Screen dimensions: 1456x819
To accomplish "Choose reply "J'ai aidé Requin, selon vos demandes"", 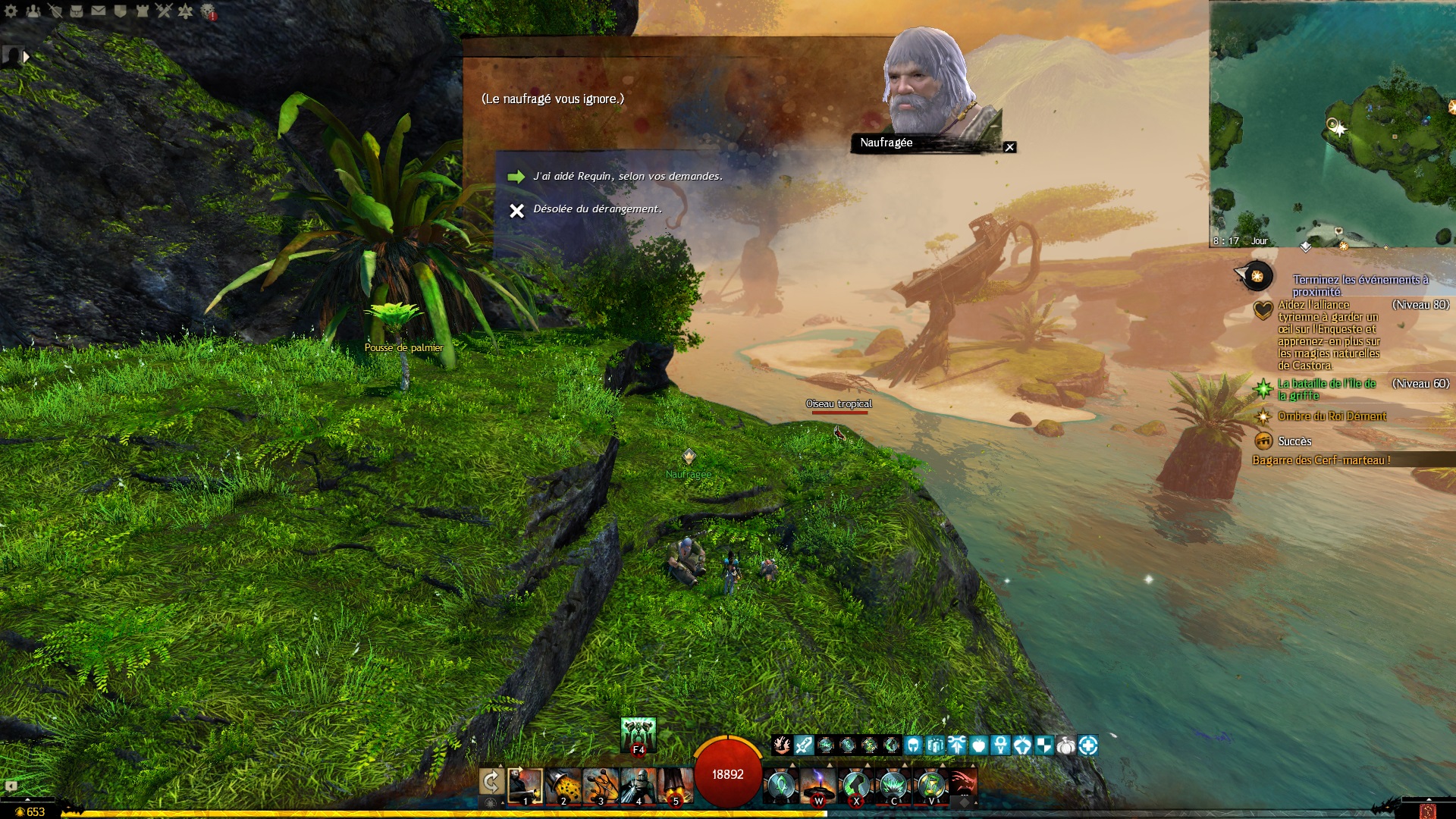I will (x=627, y=177).
